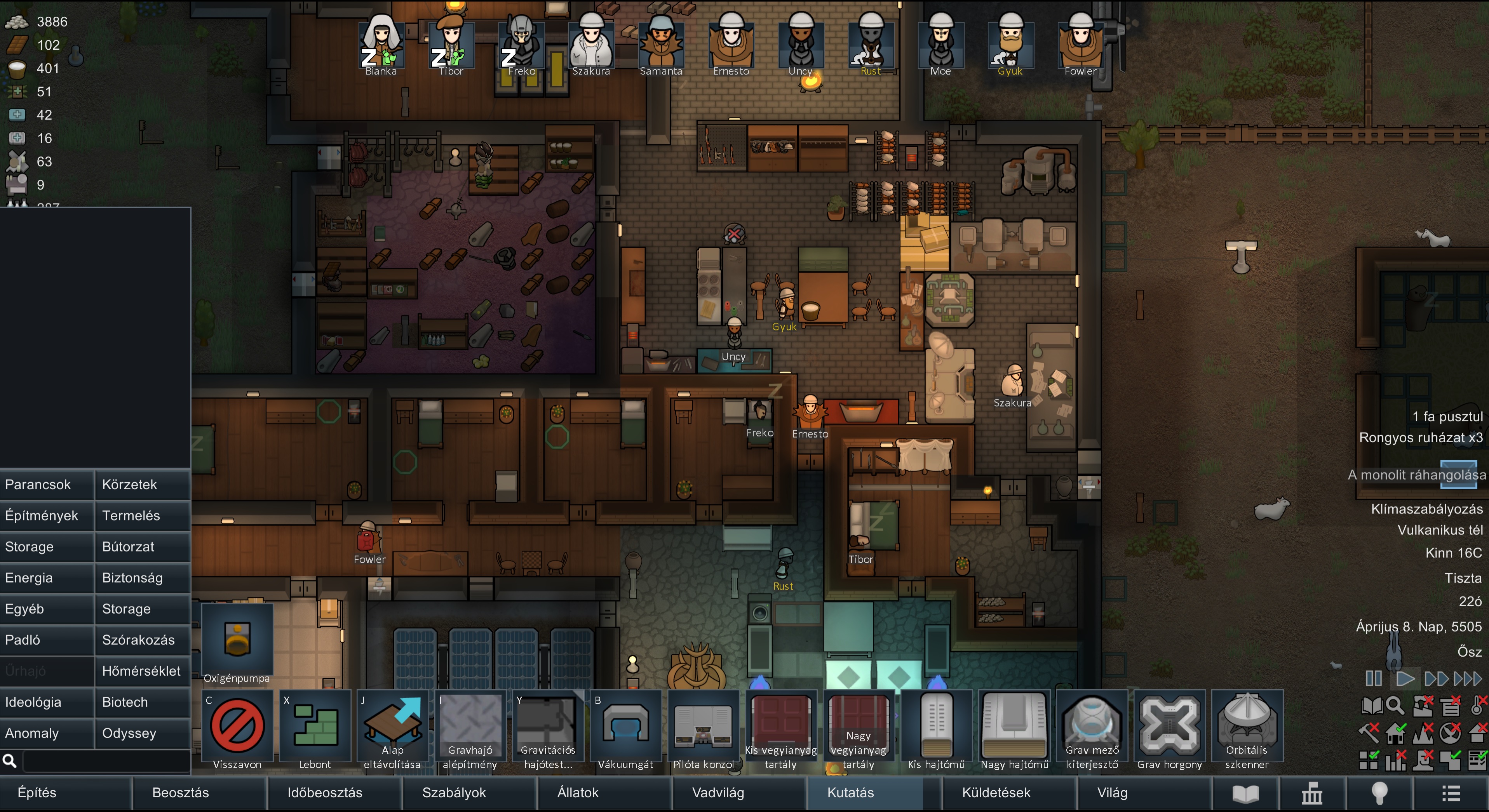Screen dimensions: 1489x812
Task: Choose the Hőmérséklet category
Action: [142, 671]
